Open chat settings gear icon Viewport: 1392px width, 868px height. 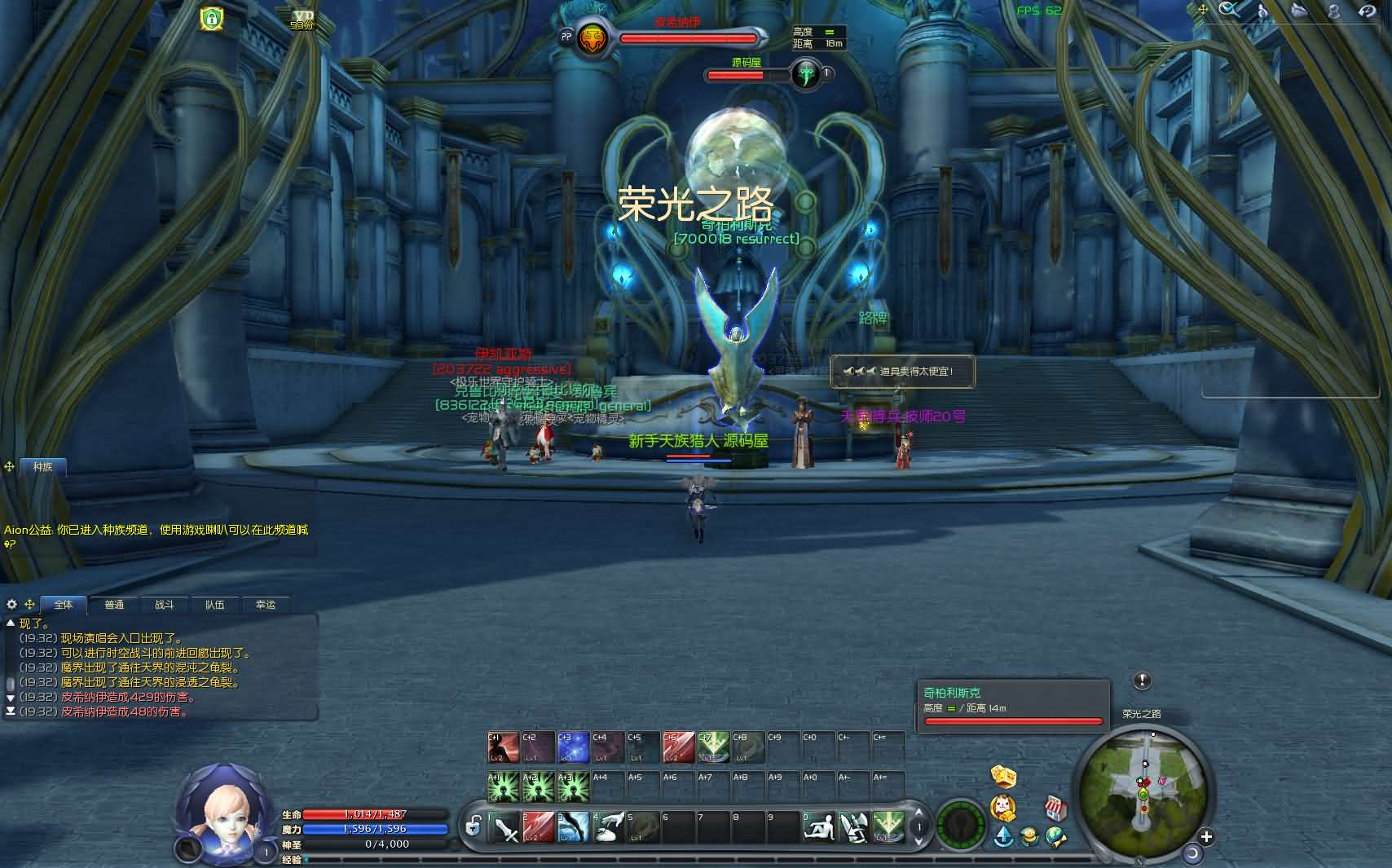click(x=11, y=605)
